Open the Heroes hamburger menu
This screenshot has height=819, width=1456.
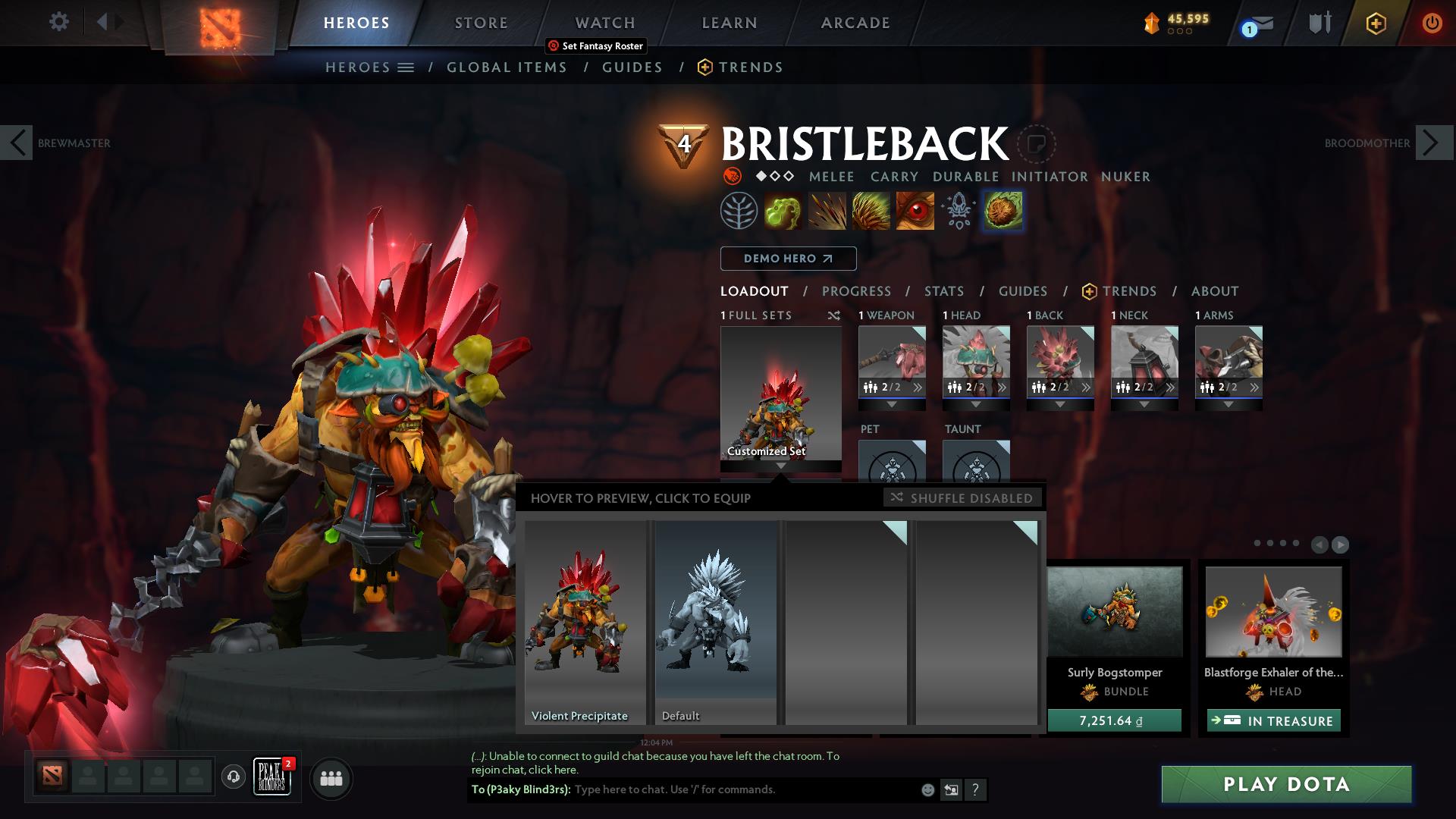pos(406,67)
